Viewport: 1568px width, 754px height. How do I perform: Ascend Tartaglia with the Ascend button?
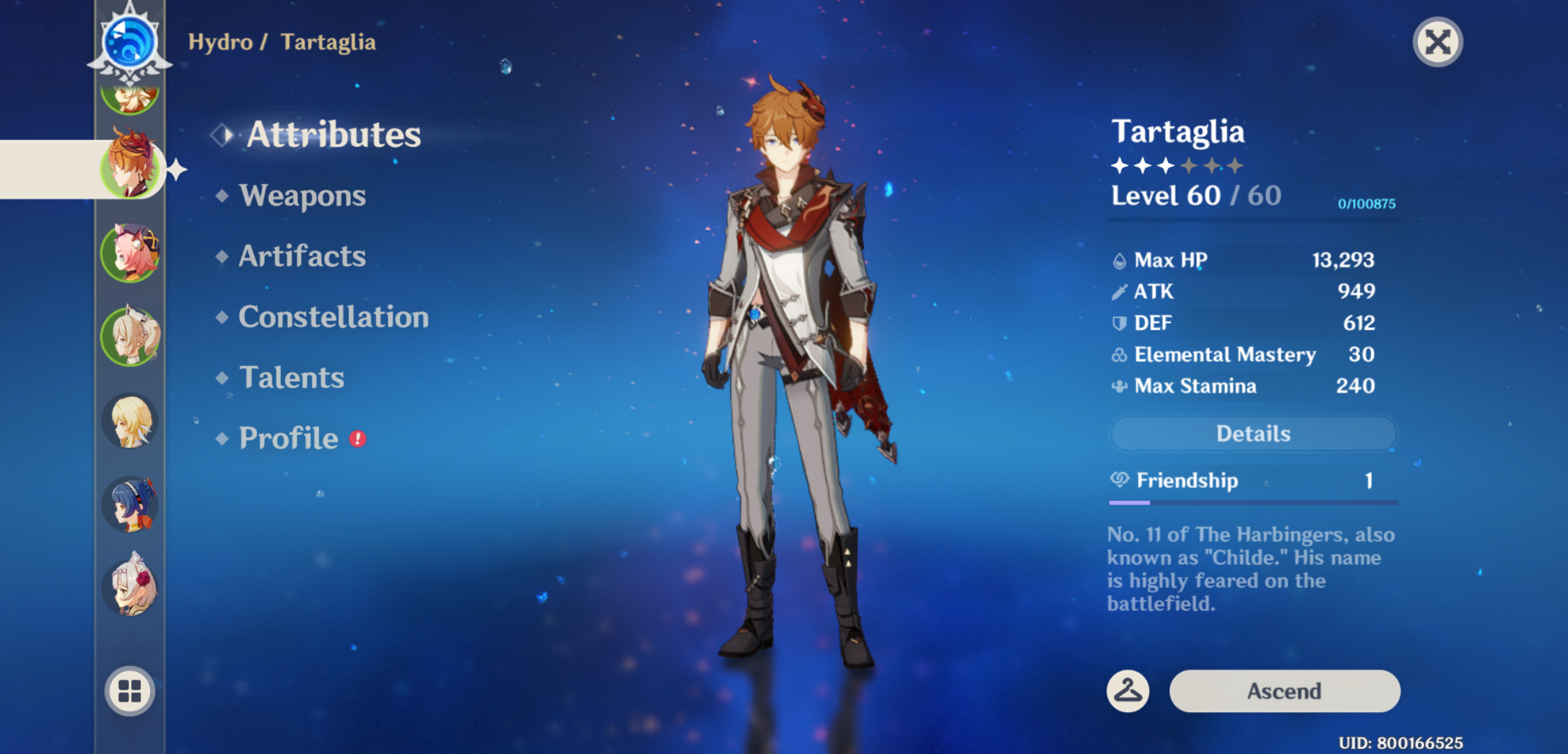(x=1284, y=691)
